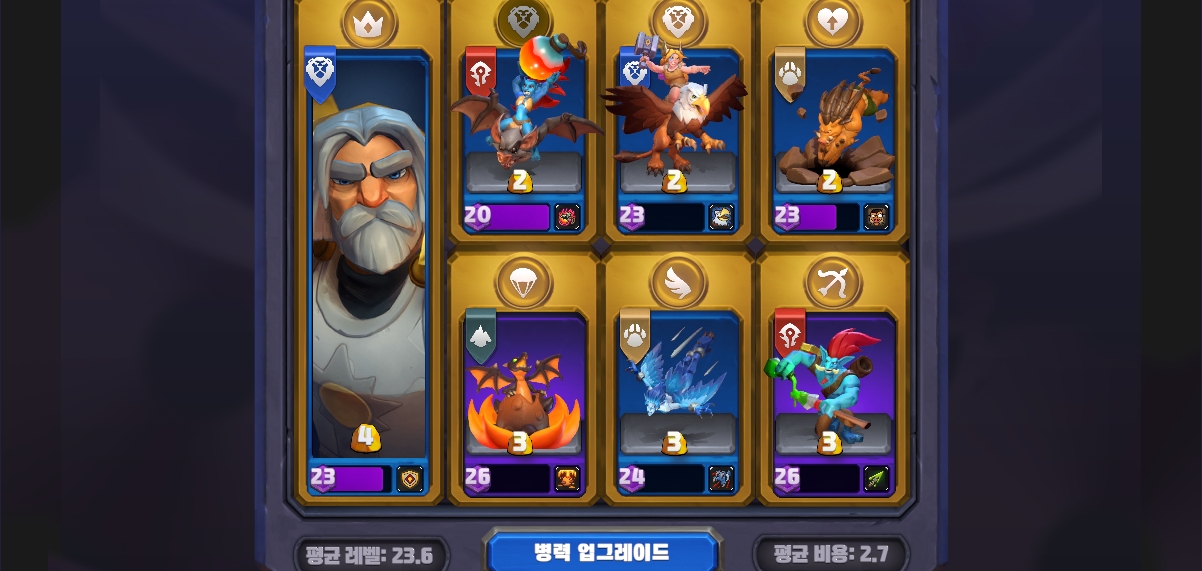Screen dimensions: 1202x571
Task: Open the leader's shield talent icon
Action: point(410,479)
